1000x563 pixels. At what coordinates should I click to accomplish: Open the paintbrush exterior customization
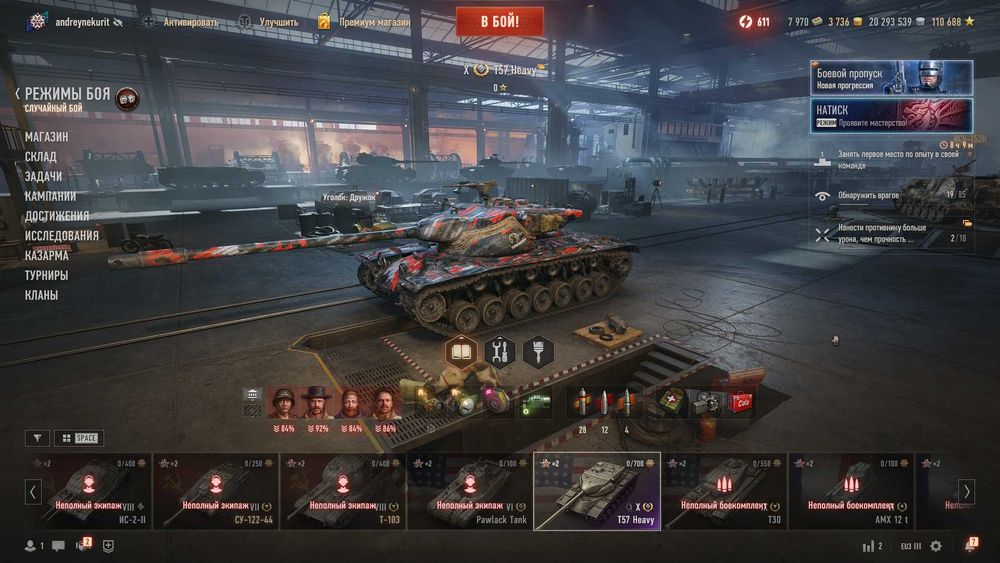click(x=537, y=351)
